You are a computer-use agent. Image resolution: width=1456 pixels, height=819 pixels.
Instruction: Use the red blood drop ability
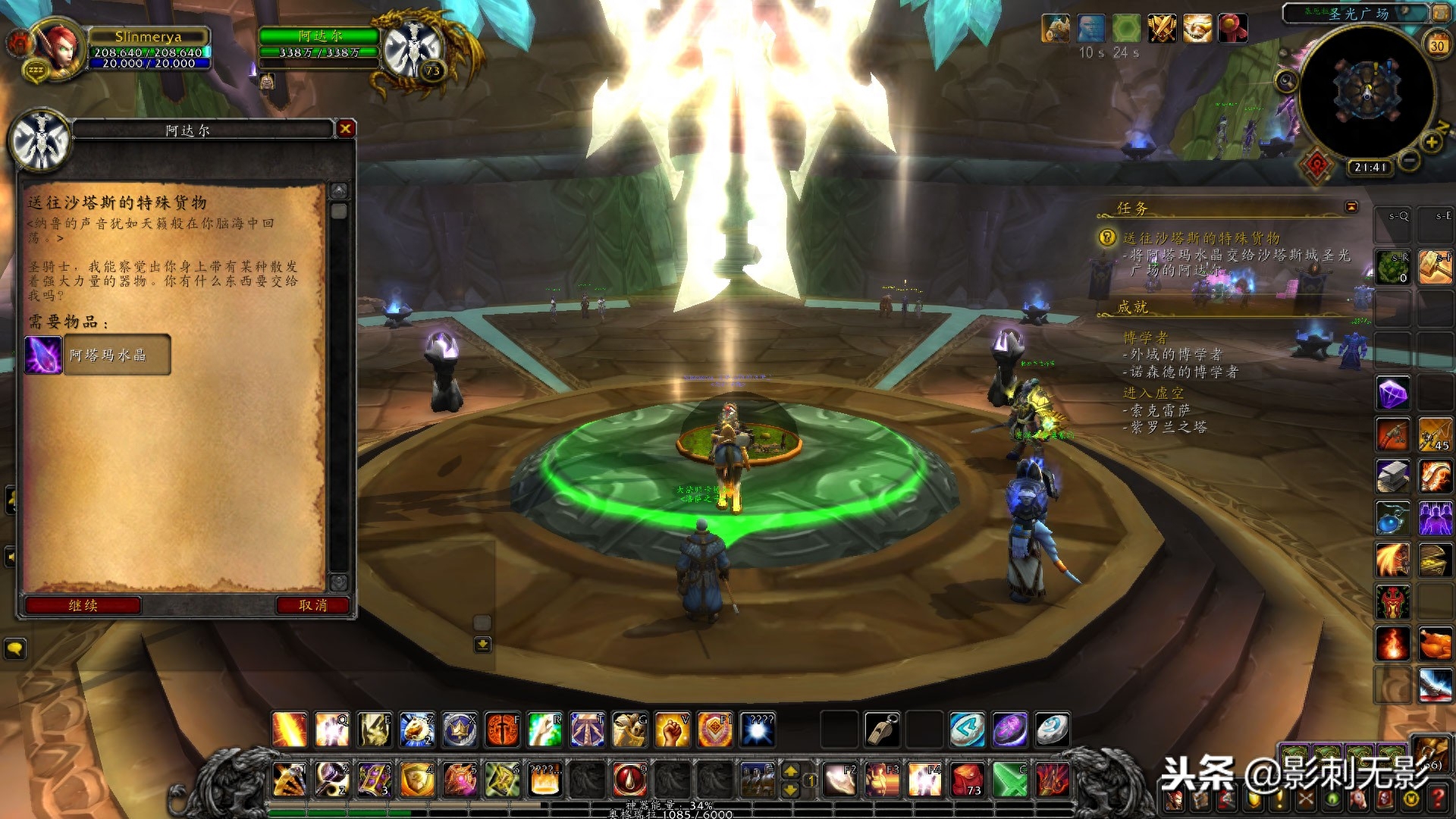[x=629, y=780]
